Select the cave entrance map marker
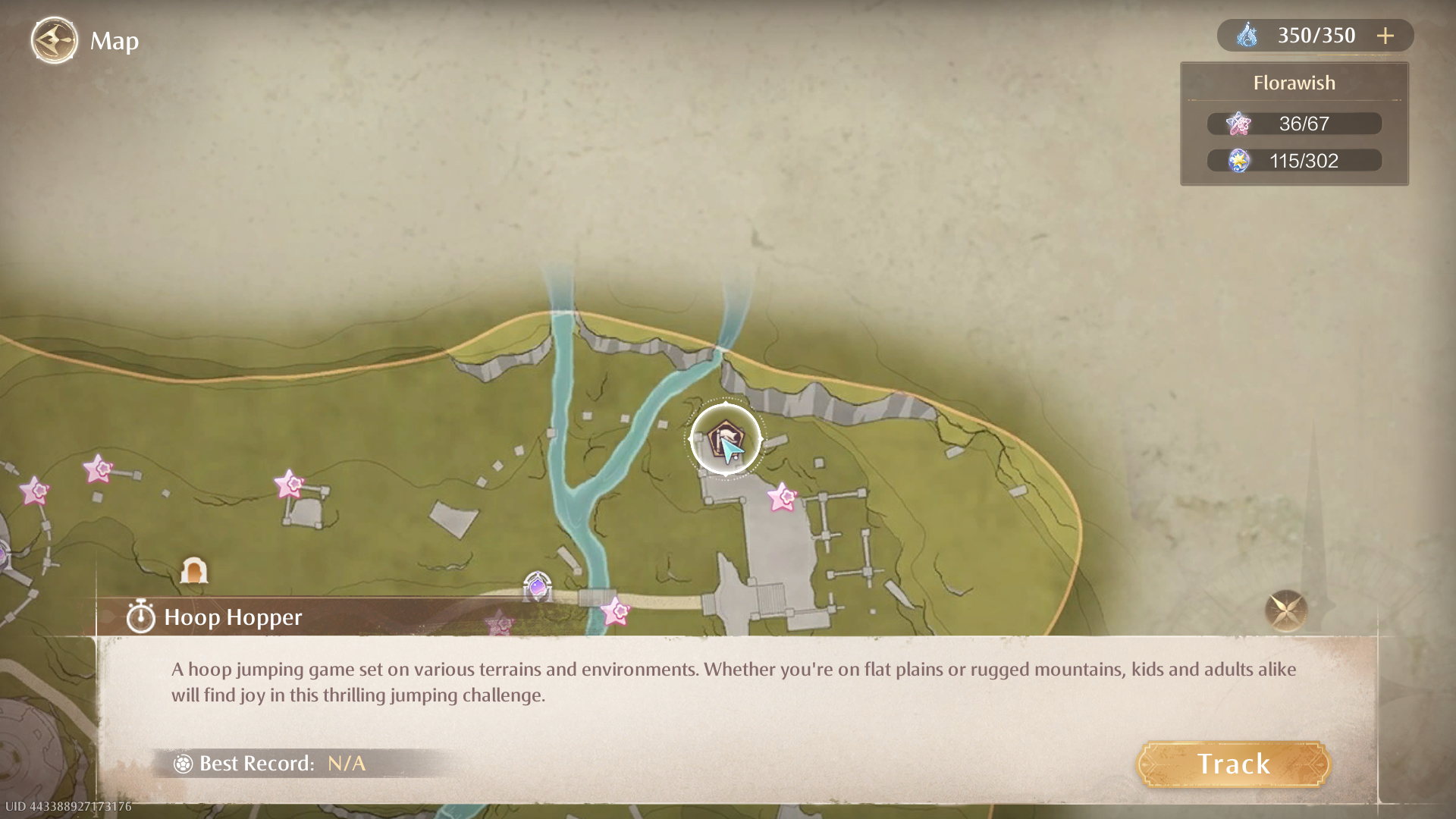This screenshot has height=819, width=1456. [x=193, y=570]
